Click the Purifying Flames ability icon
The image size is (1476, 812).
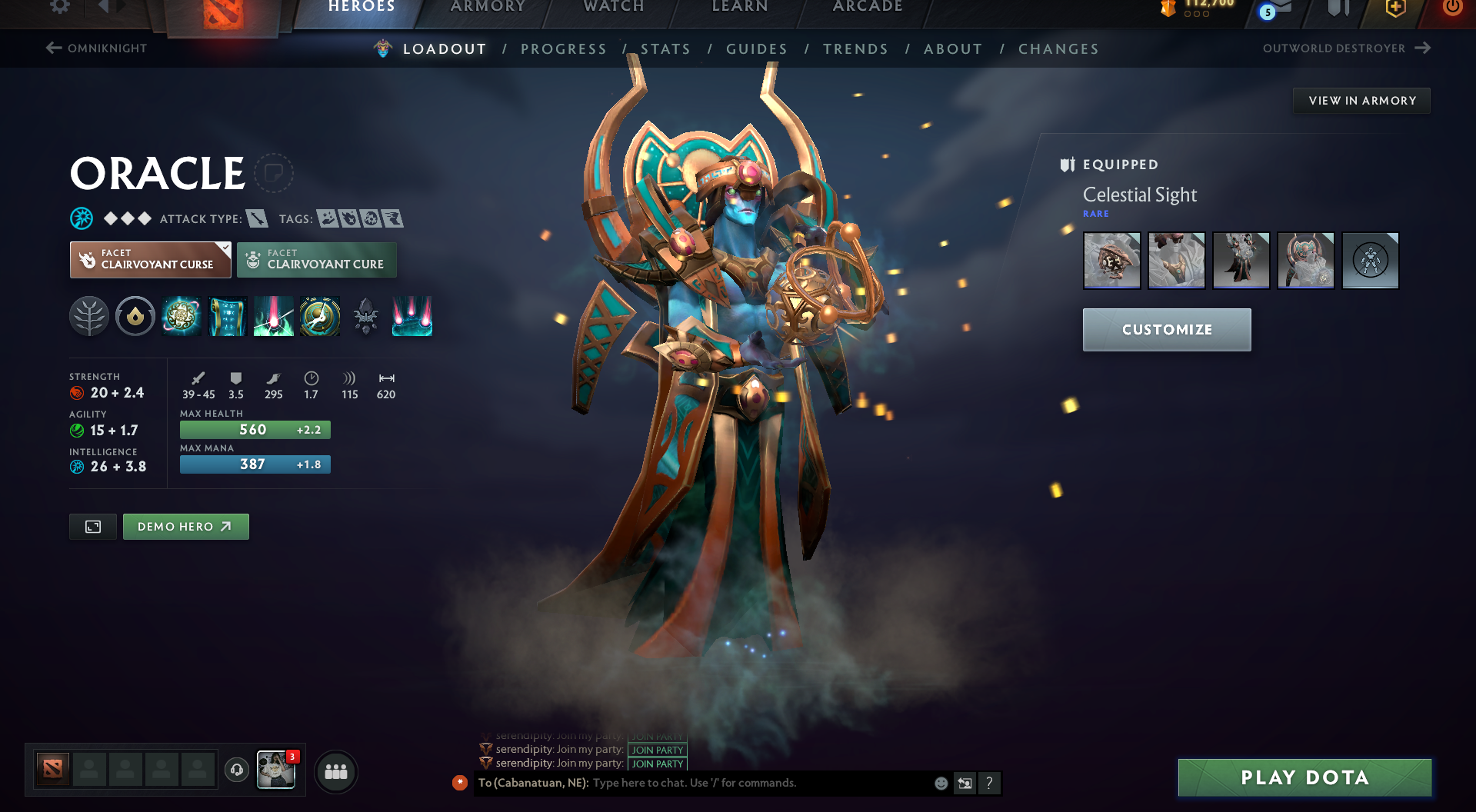tap(273, 316)
